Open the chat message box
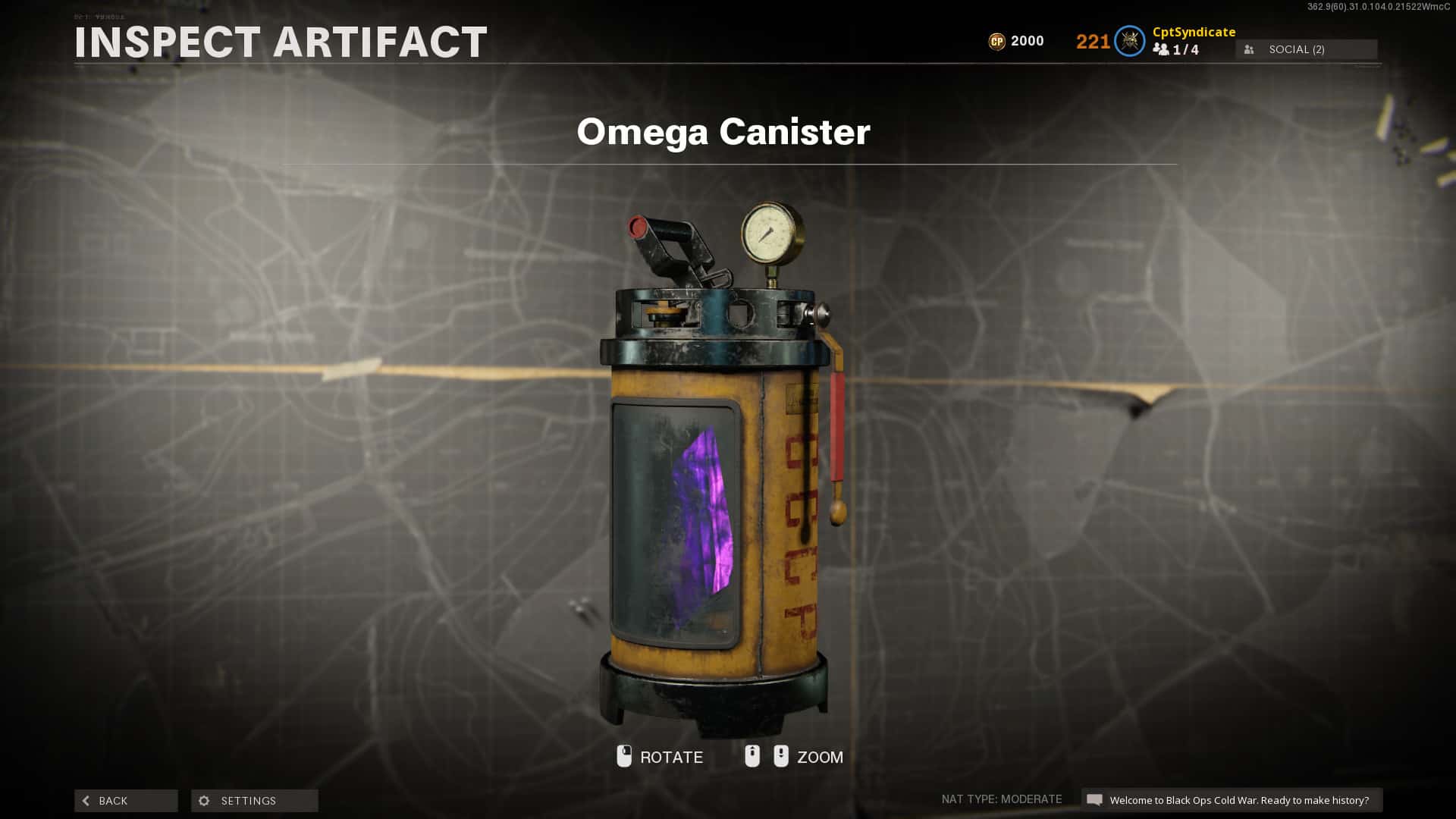1456x819 pixels. click(x=1231, y=800)
